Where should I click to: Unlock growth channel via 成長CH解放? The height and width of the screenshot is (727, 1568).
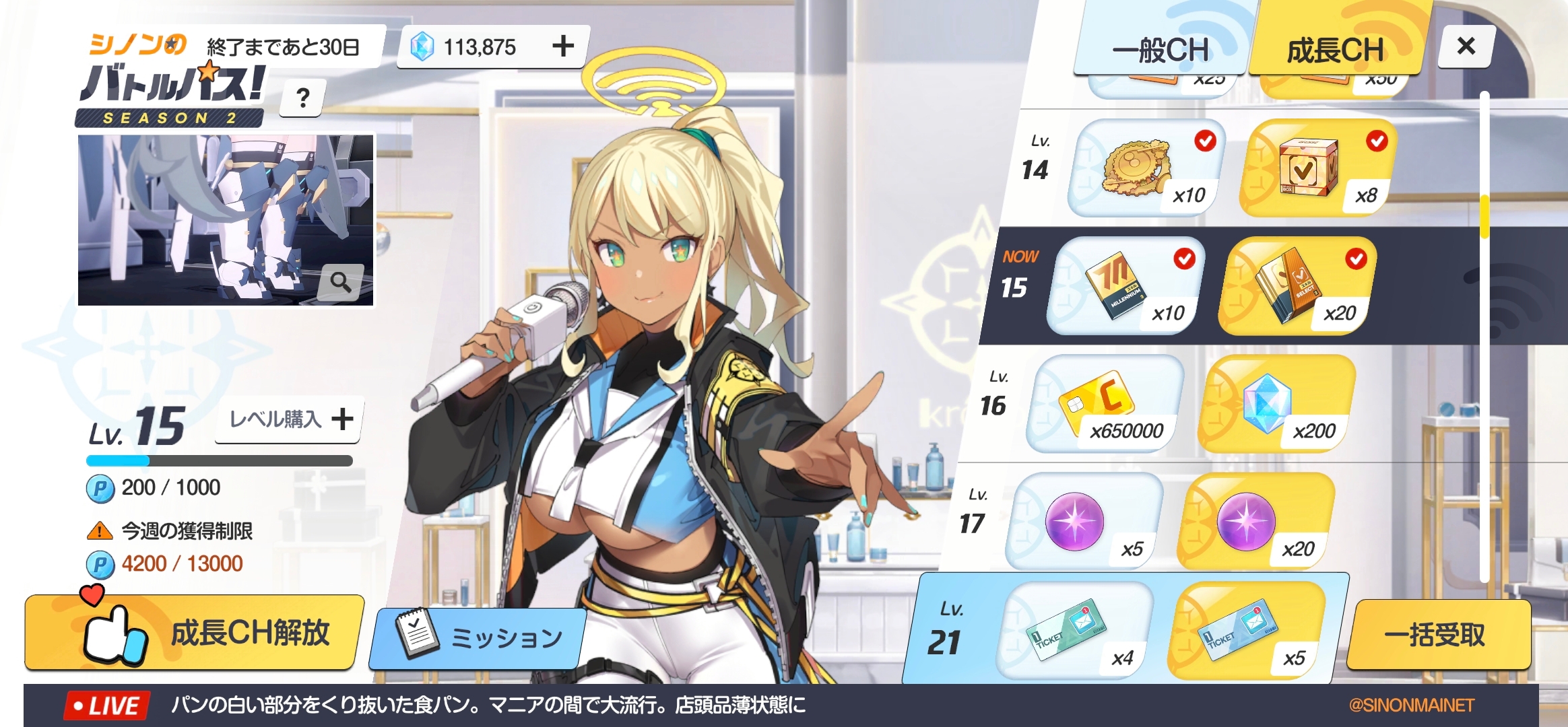point(194,632)
